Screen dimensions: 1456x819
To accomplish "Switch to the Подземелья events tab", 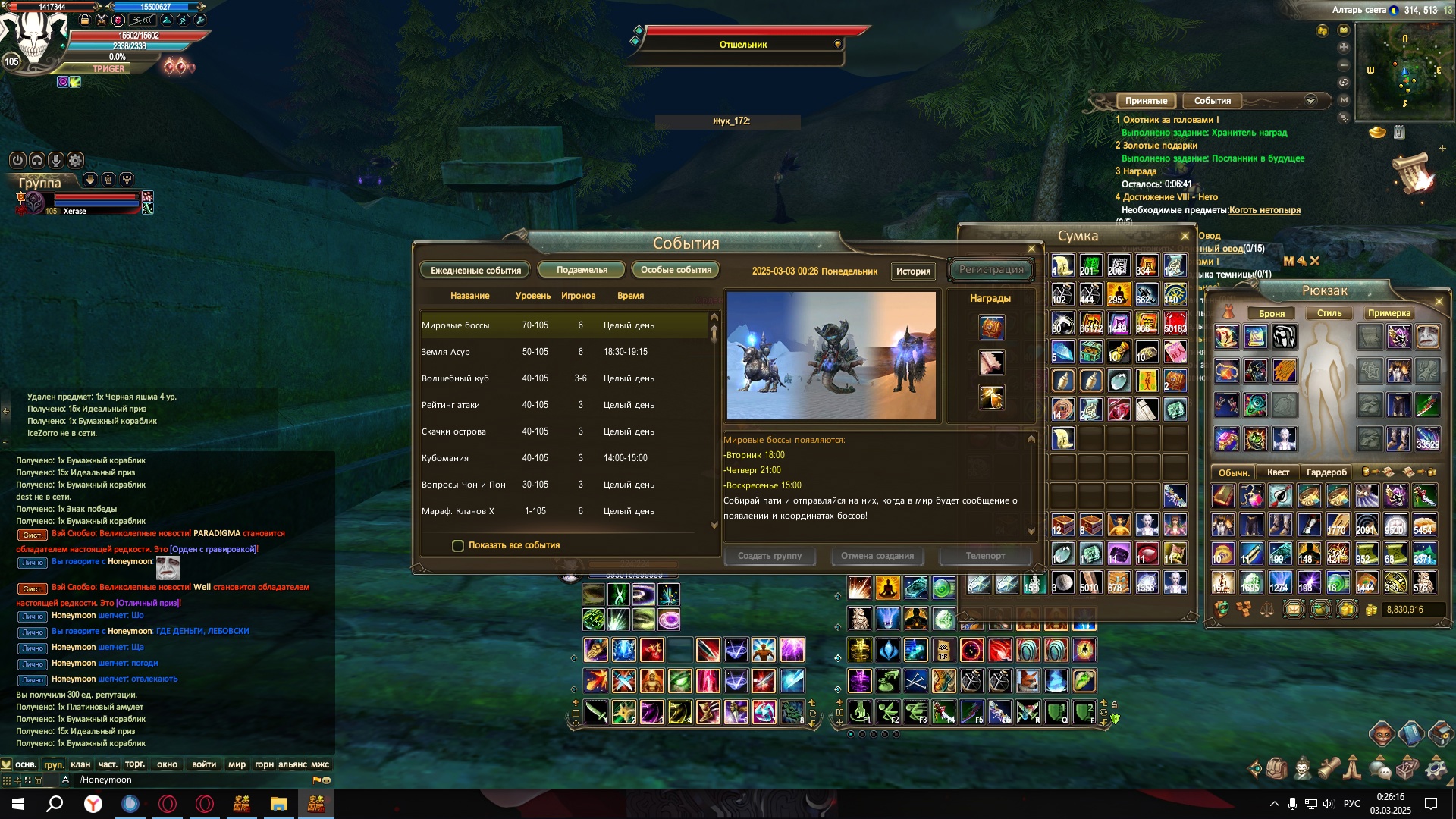I will coord(582,270).
